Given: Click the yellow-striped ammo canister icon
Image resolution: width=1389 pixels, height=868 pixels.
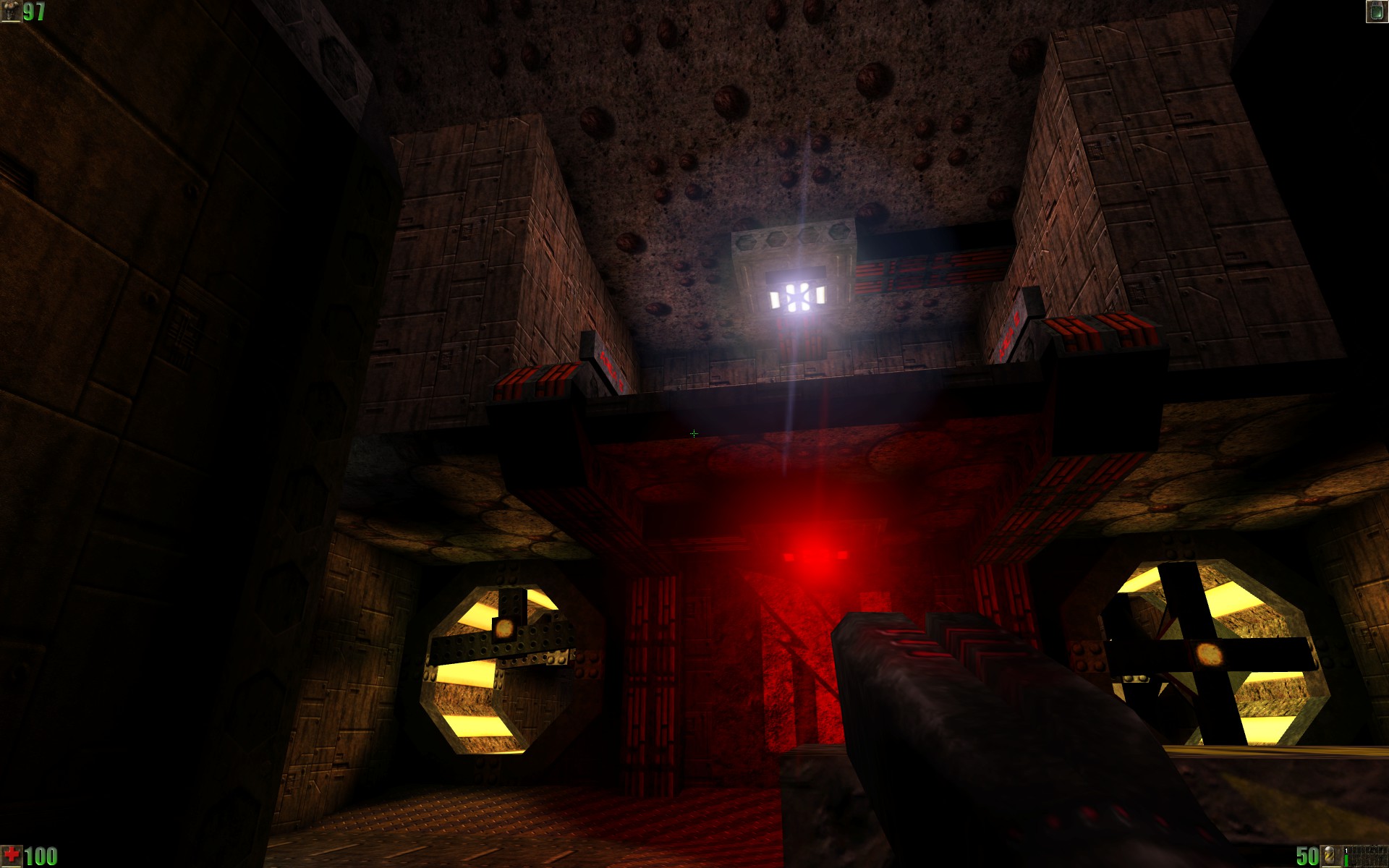Looking at the screenshot, I should click(1330, 856).
